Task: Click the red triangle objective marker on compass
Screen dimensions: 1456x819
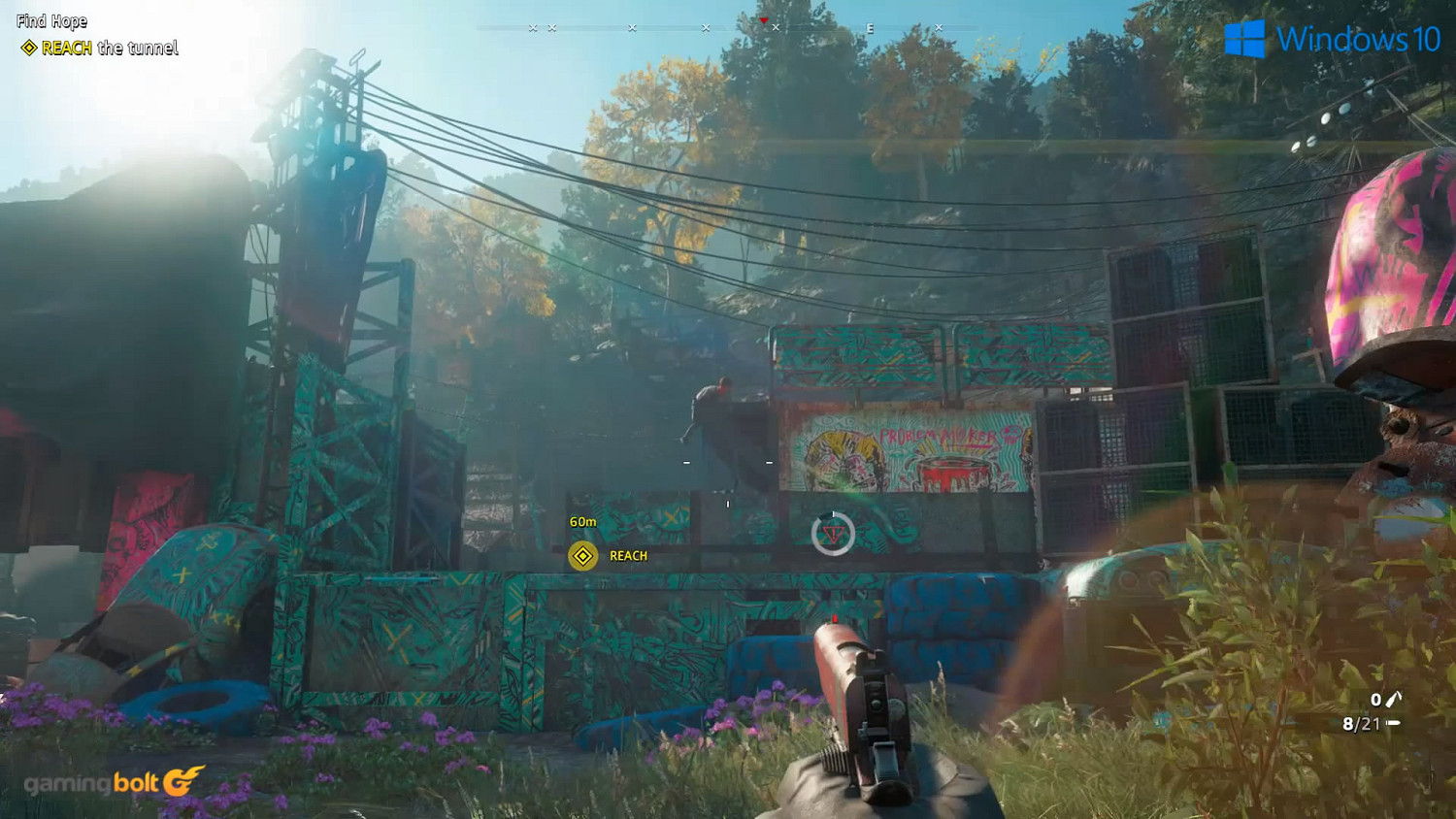Action: click(x=764, y=18)
